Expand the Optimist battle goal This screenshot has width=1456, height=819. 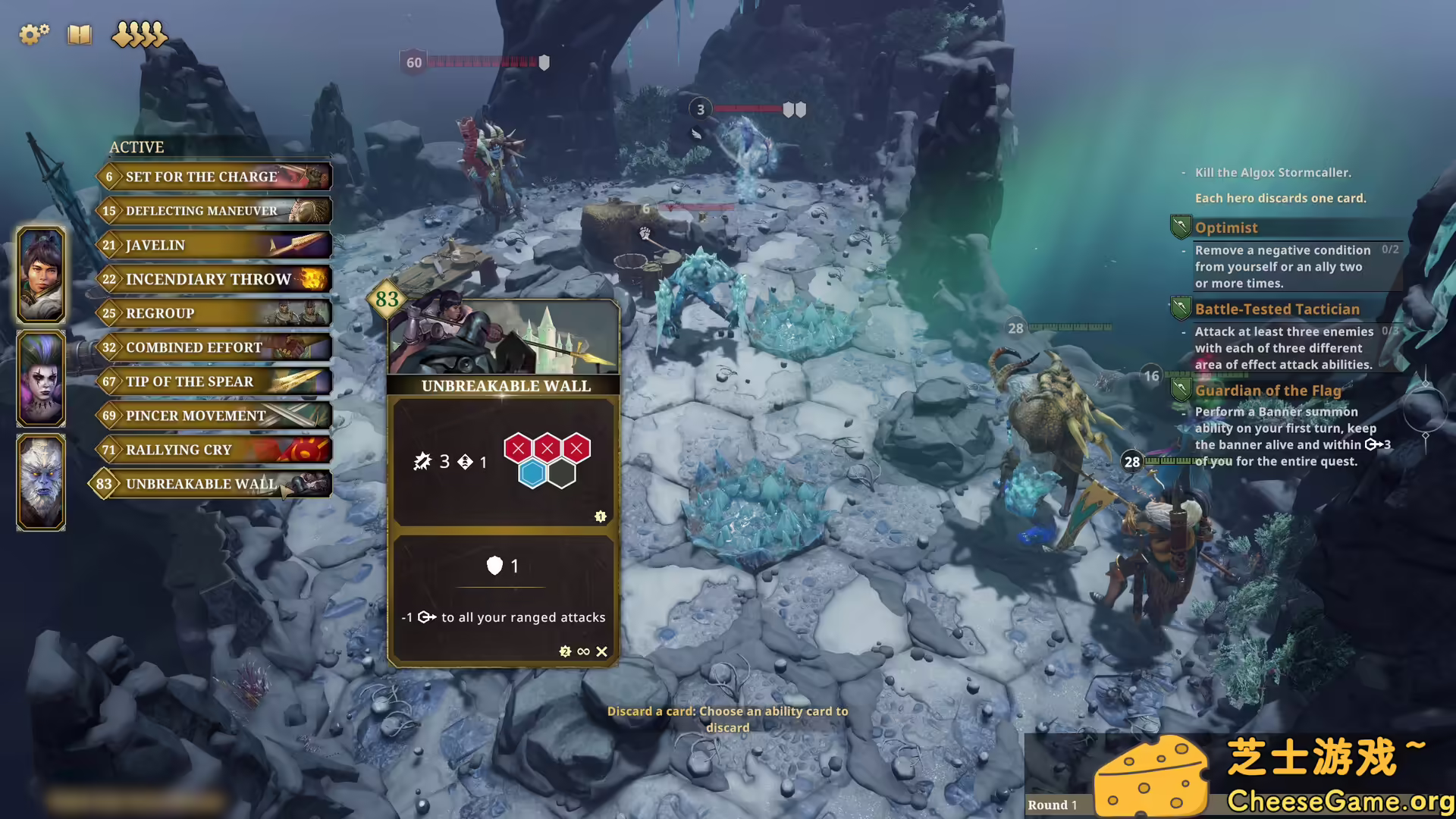coord(1226,227)
